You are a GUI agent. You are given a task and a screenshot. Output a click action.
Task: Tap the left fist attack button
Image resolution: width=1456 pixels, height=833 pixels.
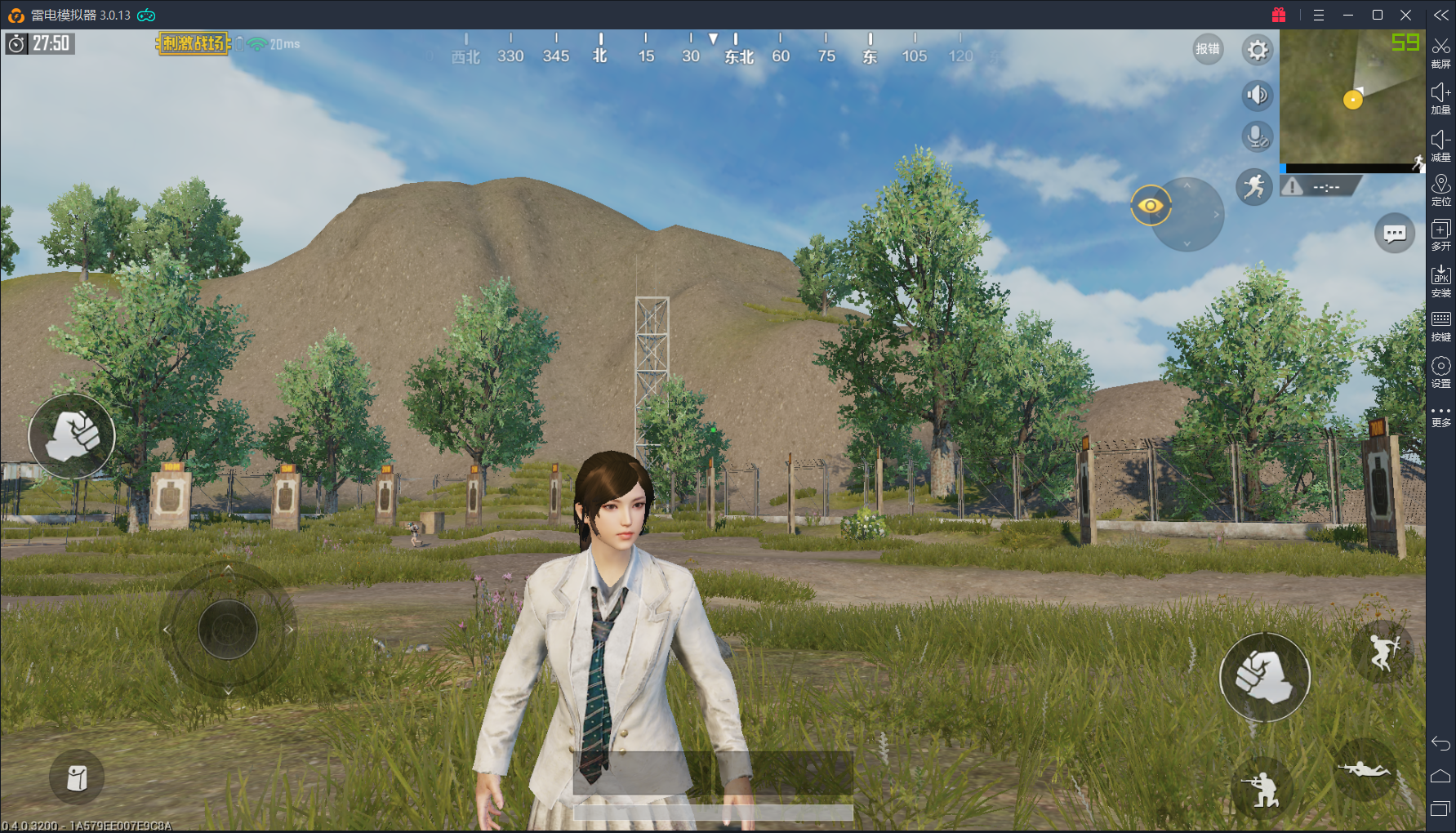click(72, 436)
